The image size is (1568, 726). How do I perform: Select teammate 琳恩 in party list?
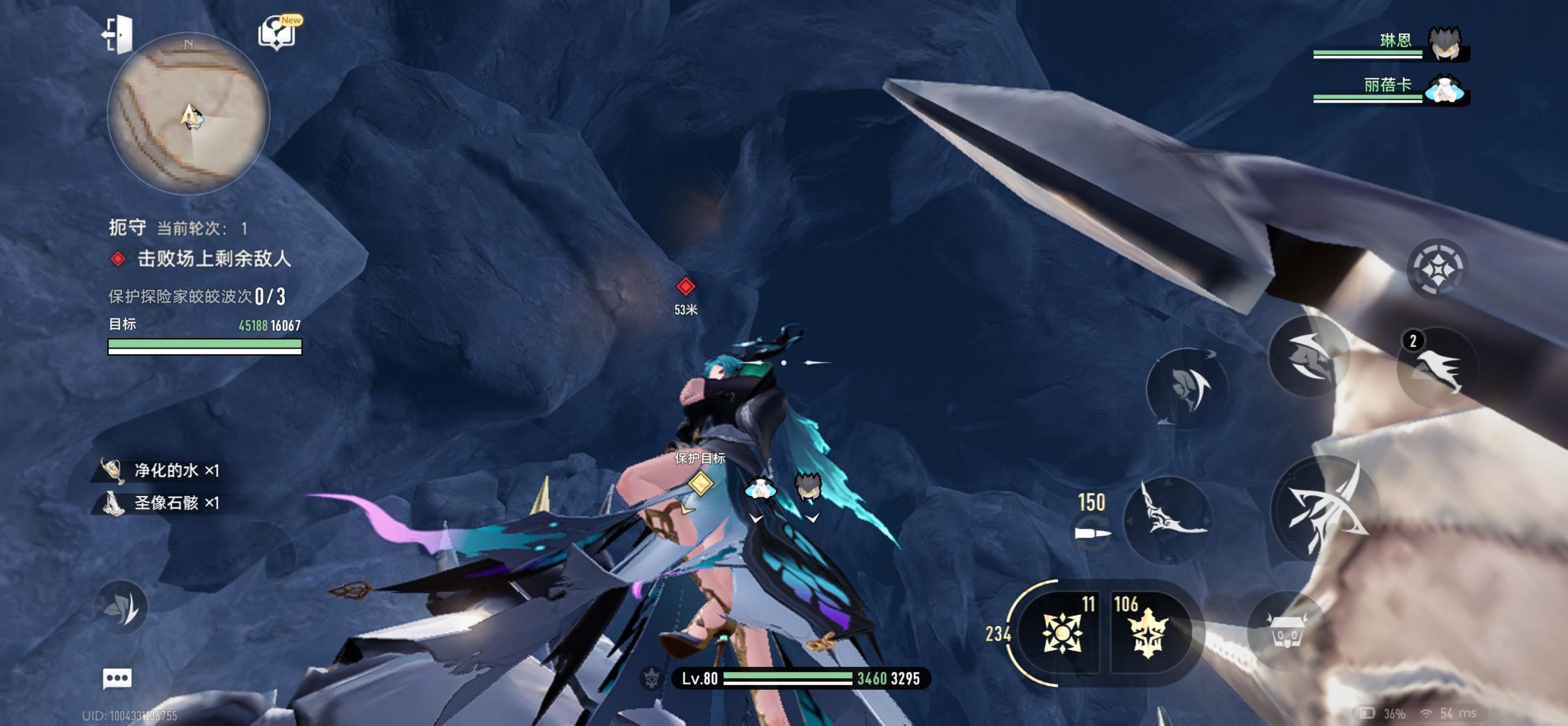1445,43
